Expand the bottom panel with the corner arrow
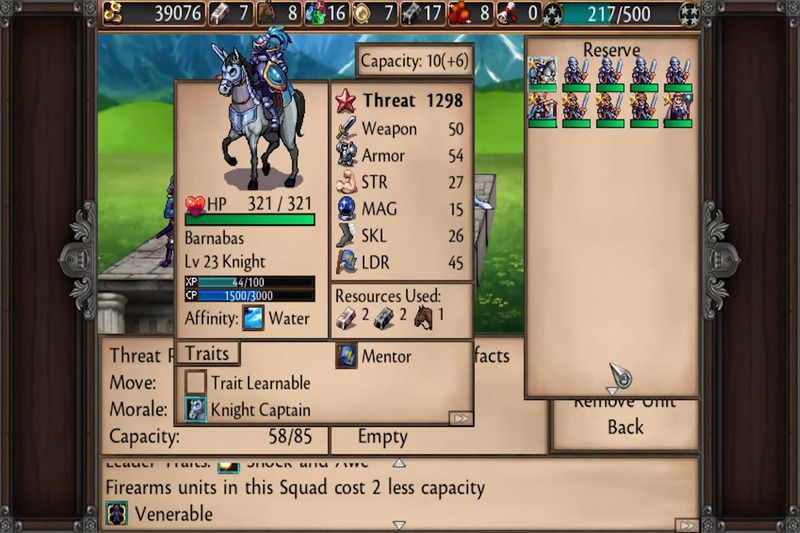 point(686,524)
